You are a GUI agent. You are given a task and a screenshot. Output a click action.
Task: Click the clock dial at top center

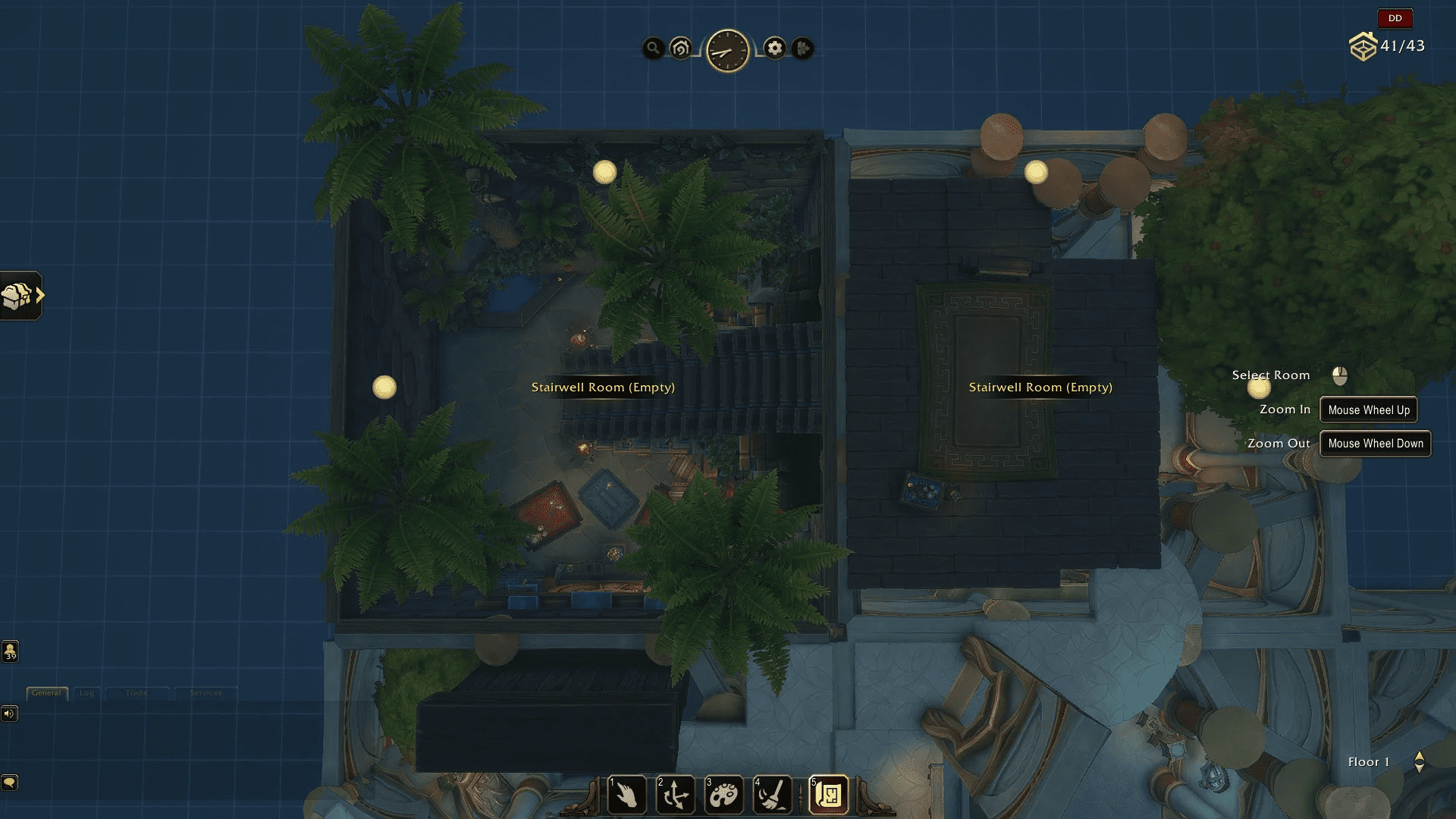click(727, 51)
